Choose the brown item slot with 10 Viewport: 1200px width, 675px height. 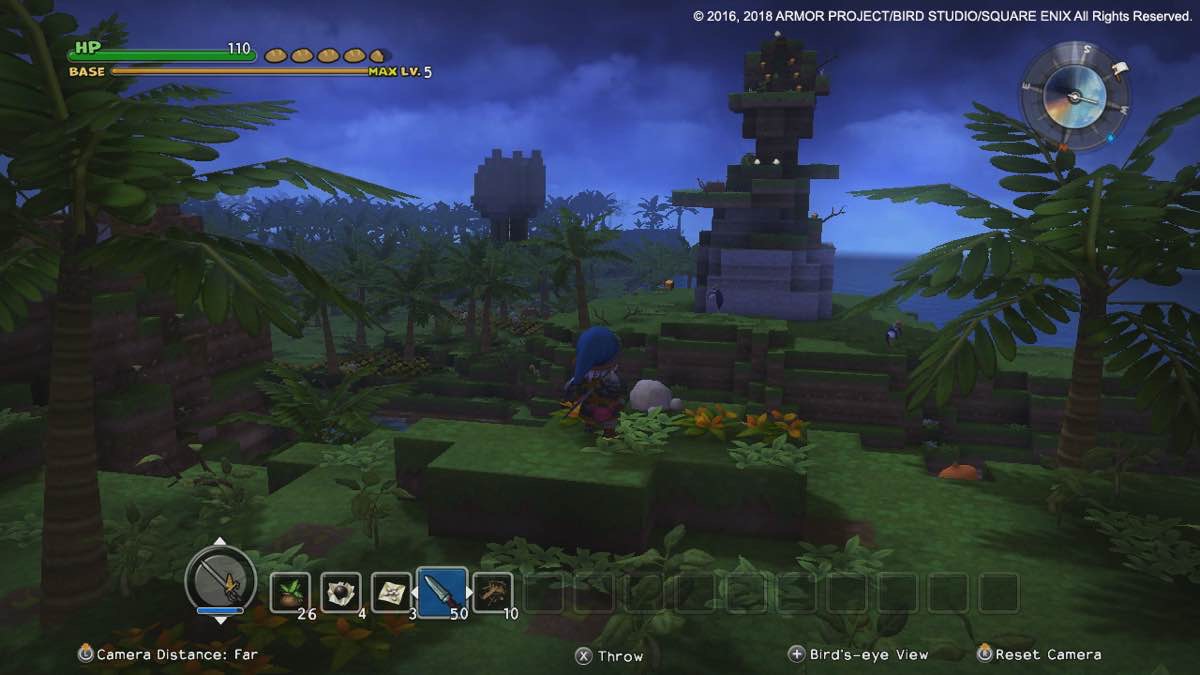[492, 592]
